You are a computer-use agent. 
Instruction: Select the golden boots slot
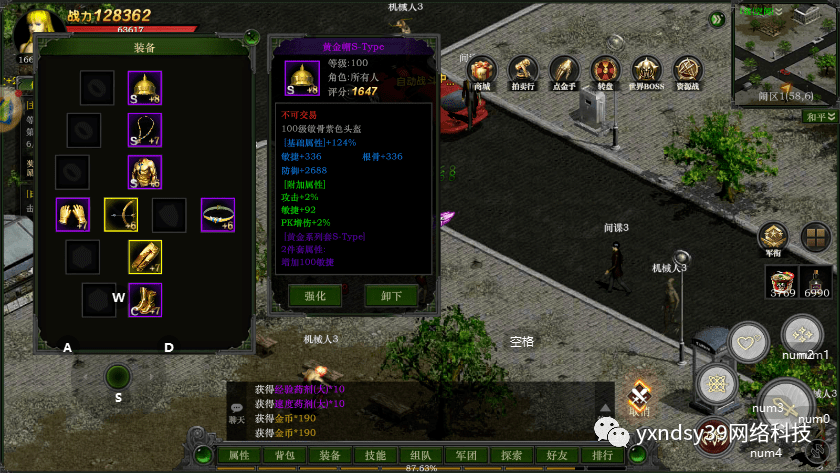(x=145, y=299)
